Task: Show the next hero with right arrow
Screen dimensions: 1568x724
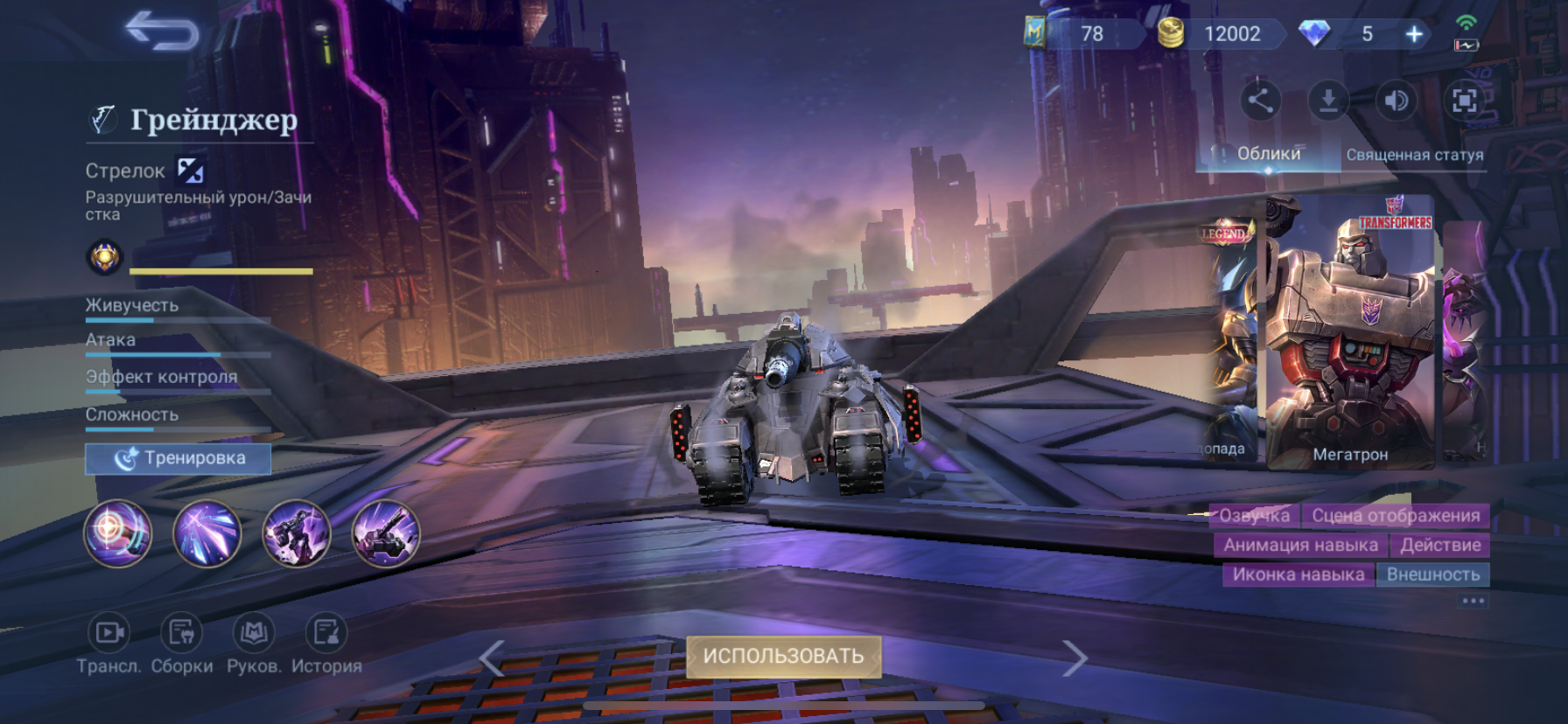Action: point(1075,658)
